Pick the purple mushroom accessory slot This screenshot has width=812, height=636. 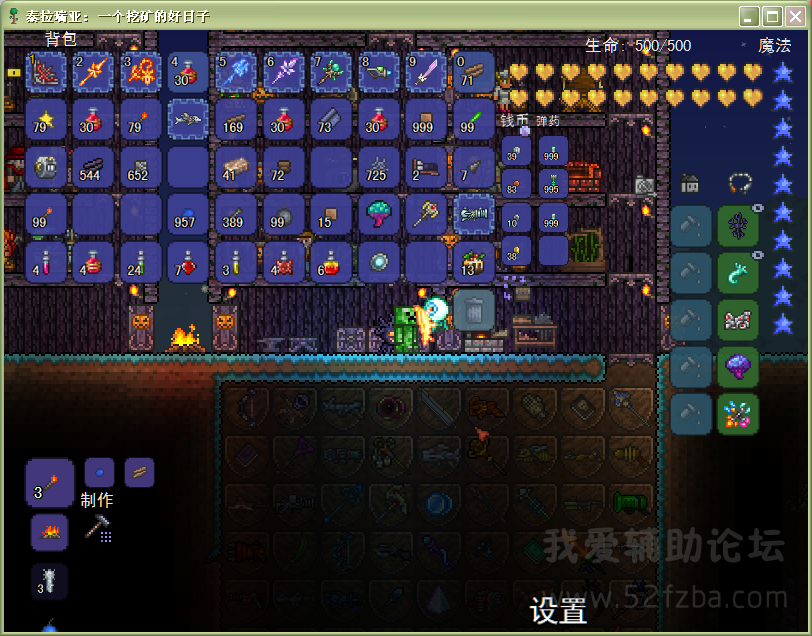[738, 367]
